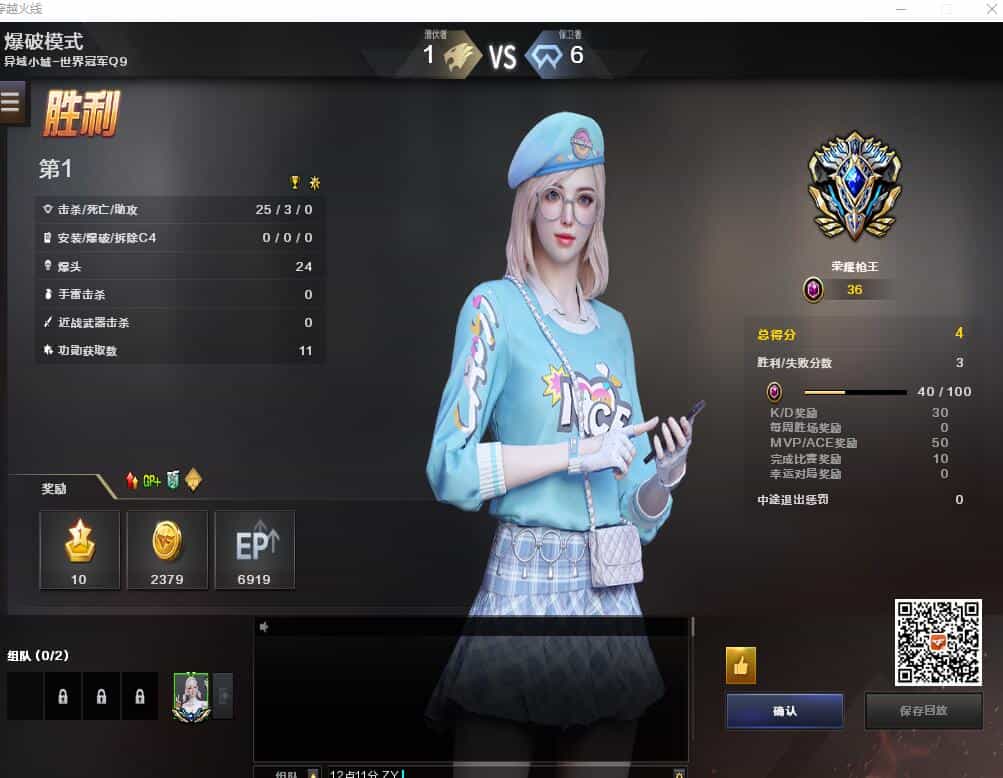Click the 荣耀枪王 rank emblem
The image size is (1003, 778).
854,186
